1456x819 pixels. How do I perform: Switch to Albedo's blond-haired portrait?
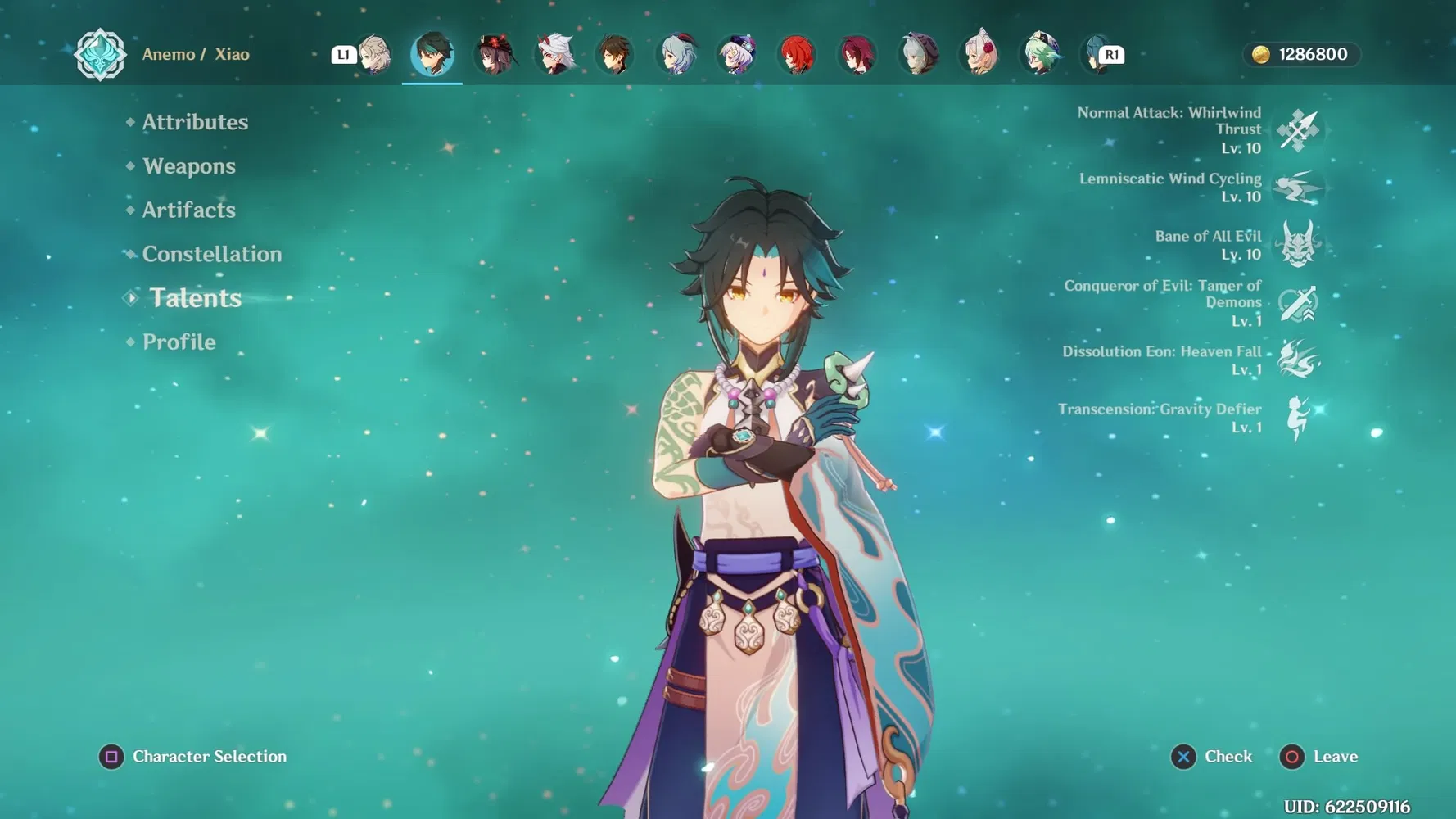[x=375, y=55]
